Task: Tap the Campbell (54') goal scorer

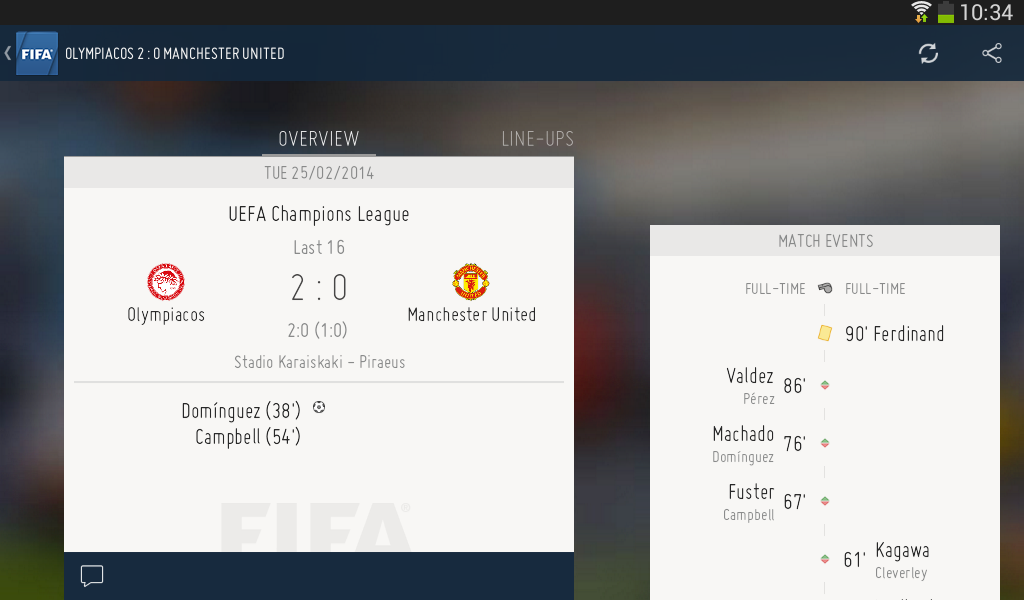Action: pos(248,437)
